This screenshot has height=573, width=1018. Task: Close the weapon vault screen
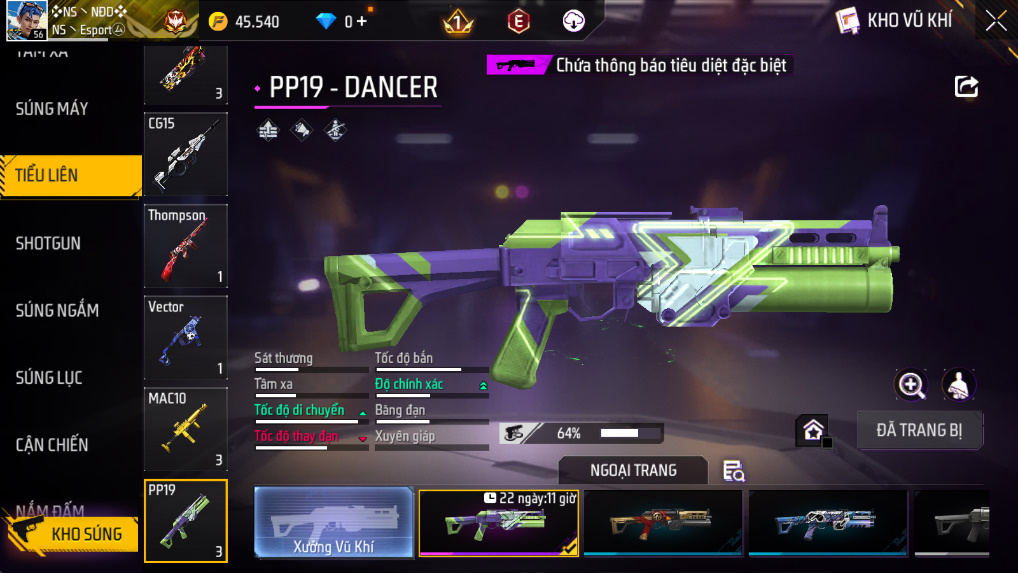point(995,21)
